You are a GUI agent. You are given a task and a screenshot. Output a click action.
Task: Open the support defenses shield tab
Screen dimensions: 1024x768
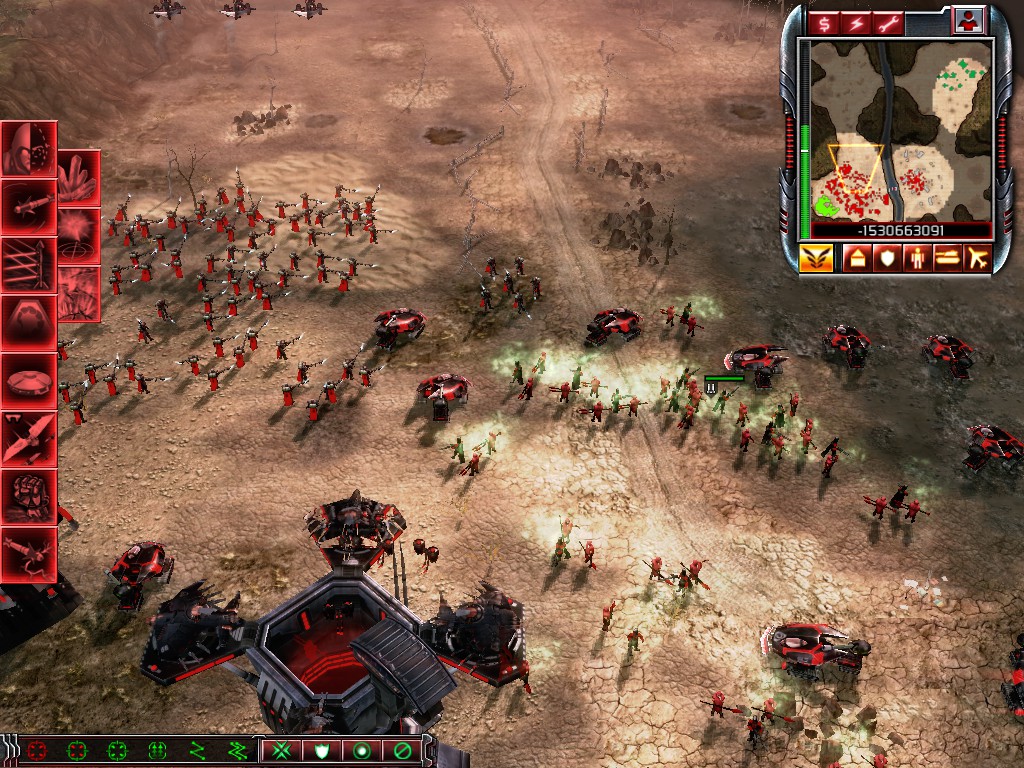[886, 258]
